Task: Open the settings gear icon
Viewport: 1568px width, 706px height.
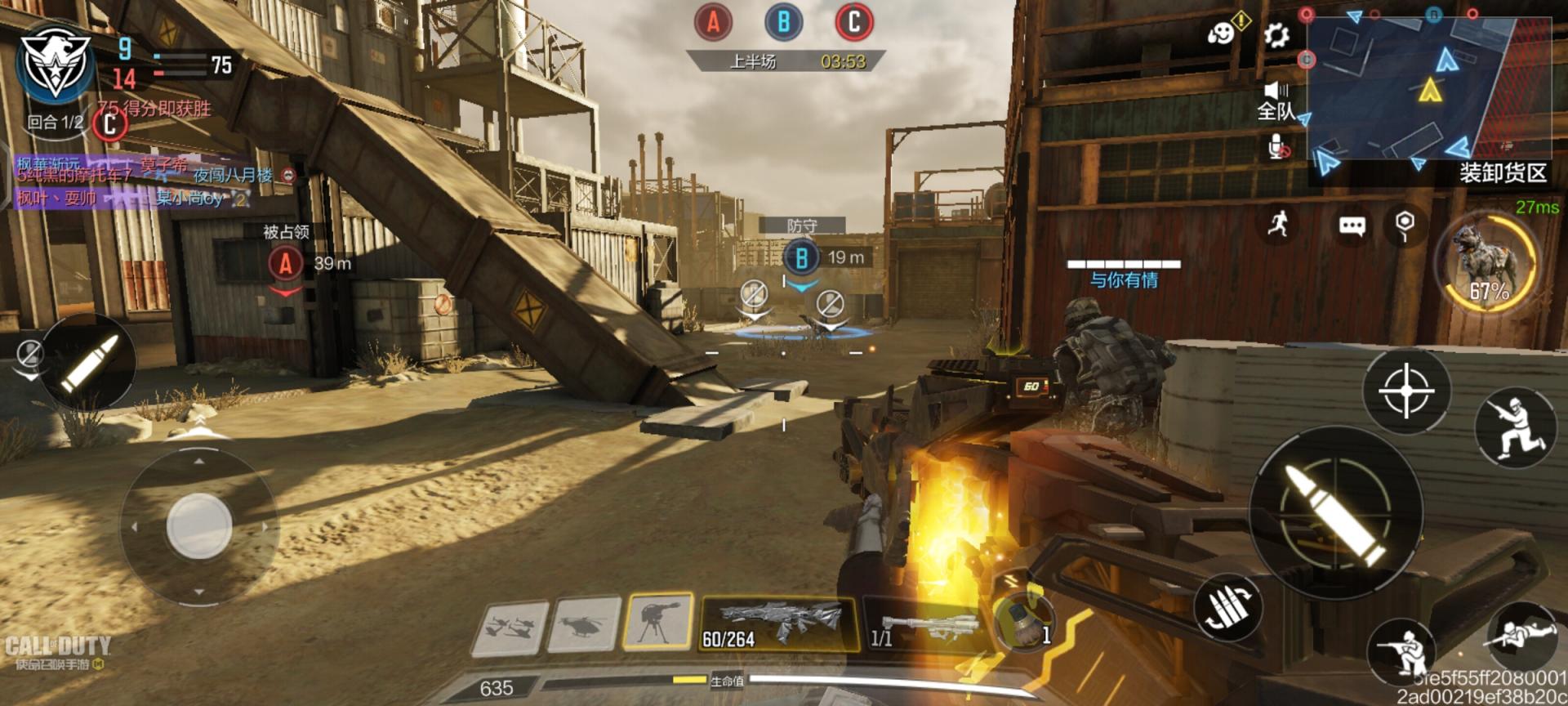Action: click(x=1276, y=35)
